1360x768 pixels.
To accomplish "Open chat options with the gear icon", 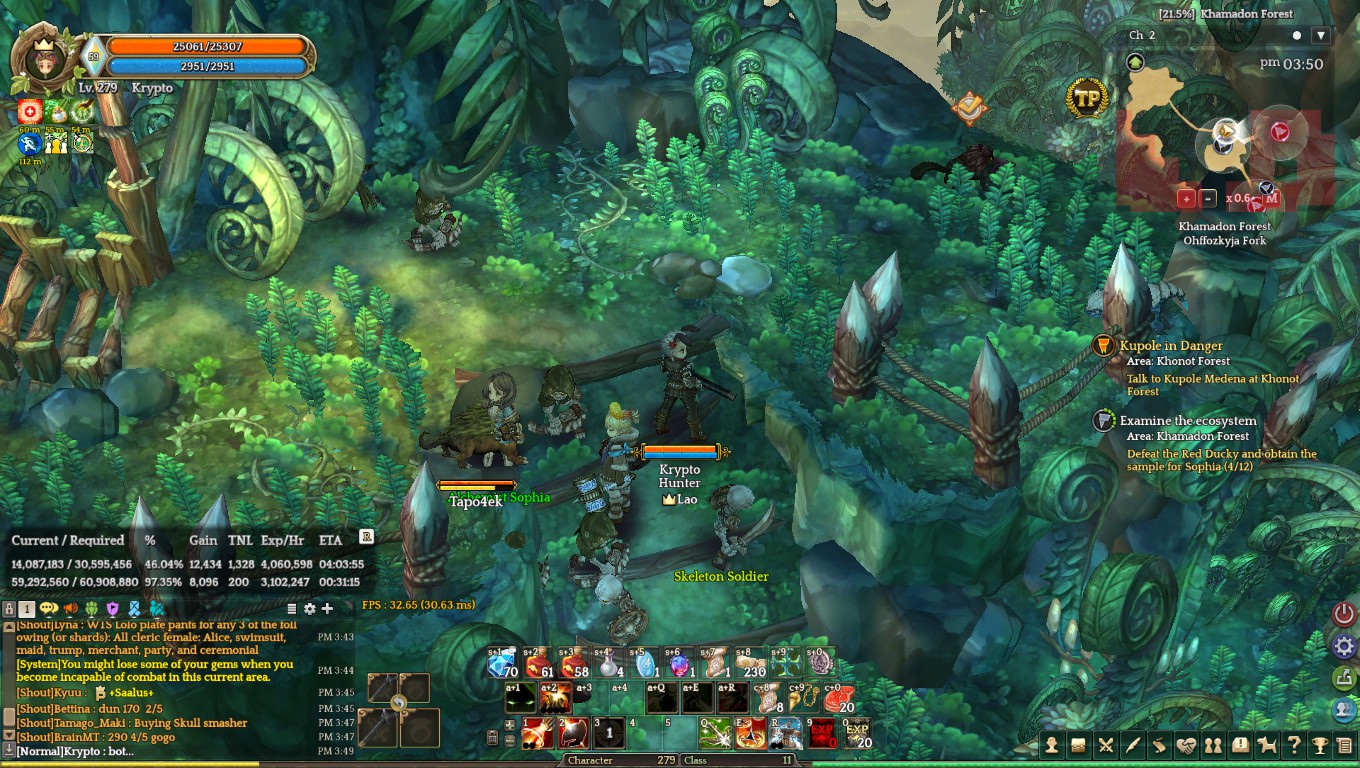I will 310,608.
